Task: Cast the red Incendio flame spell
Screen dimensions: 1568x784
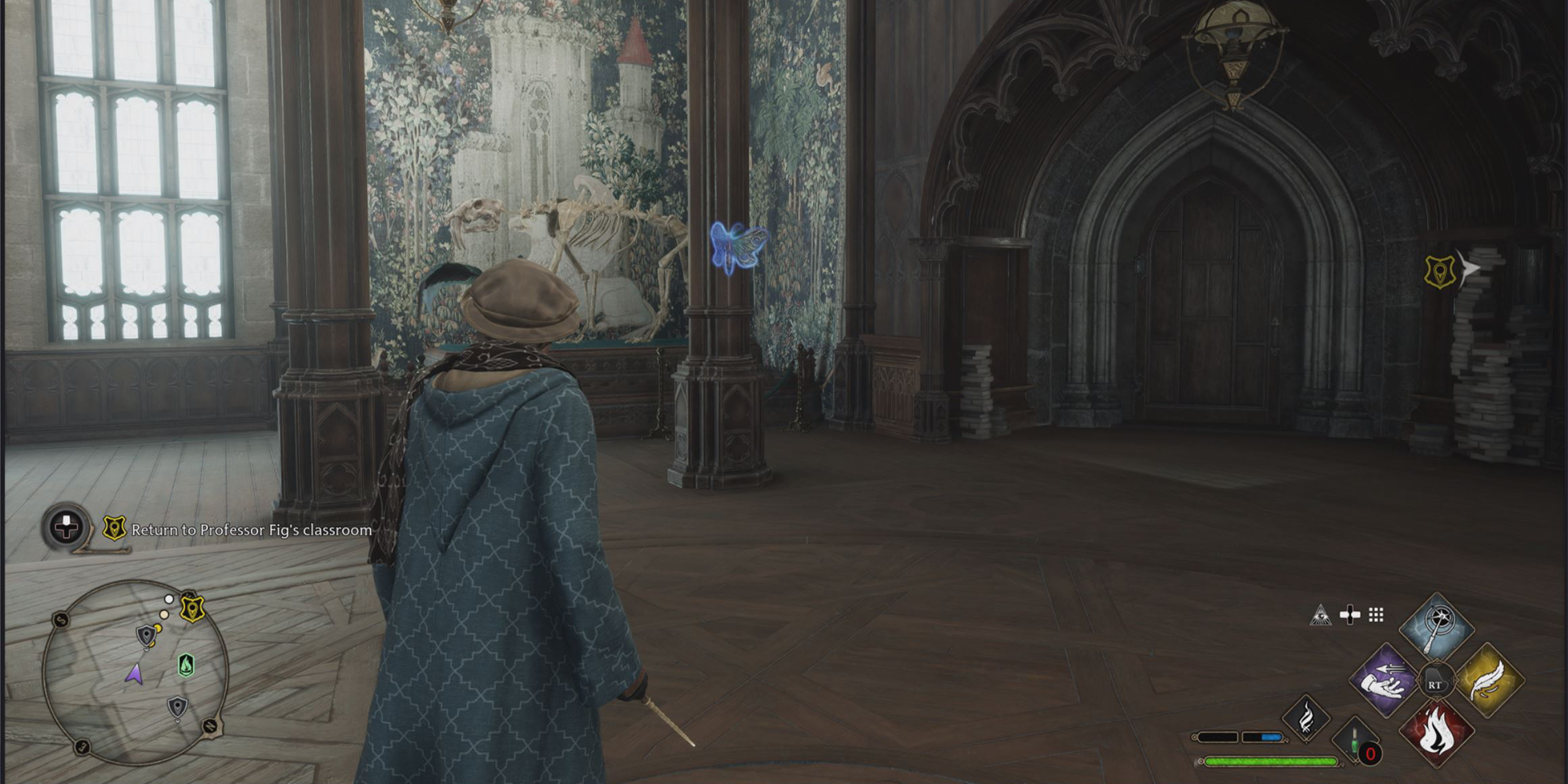Action: tap(1436, 732)
